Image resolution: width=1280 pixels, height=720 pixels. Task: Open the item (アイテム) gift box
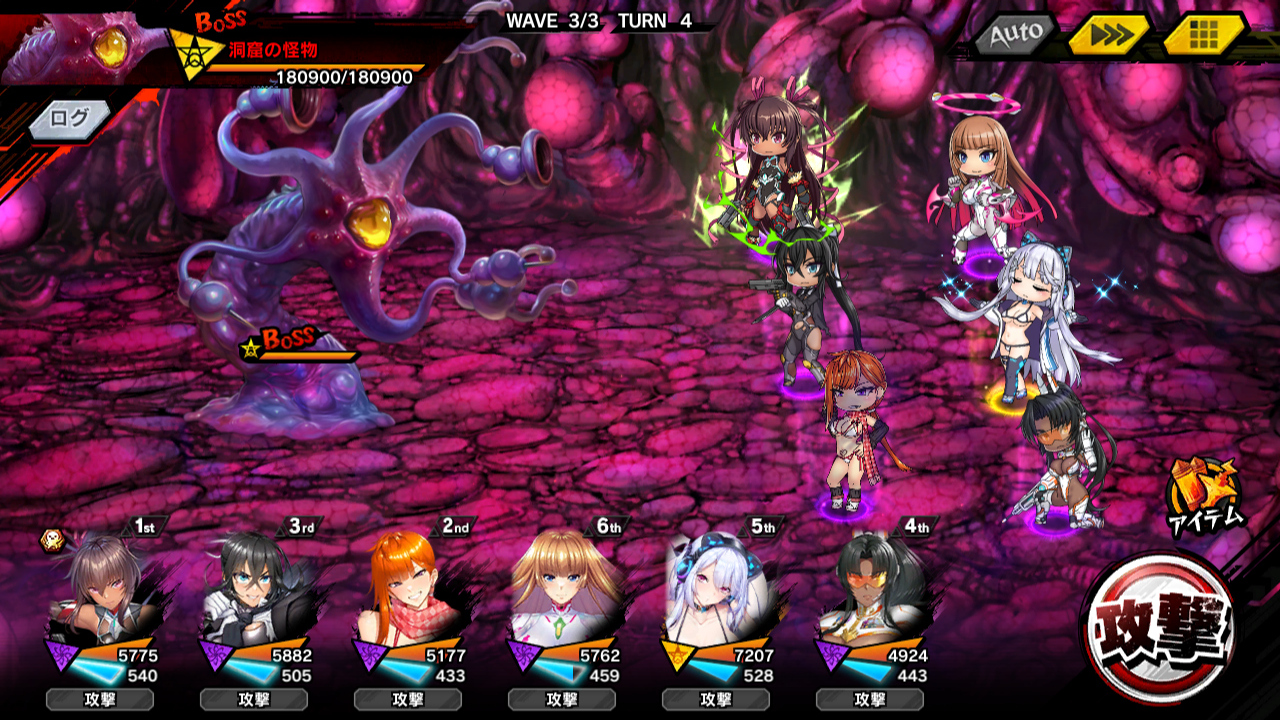[1204, 492]
